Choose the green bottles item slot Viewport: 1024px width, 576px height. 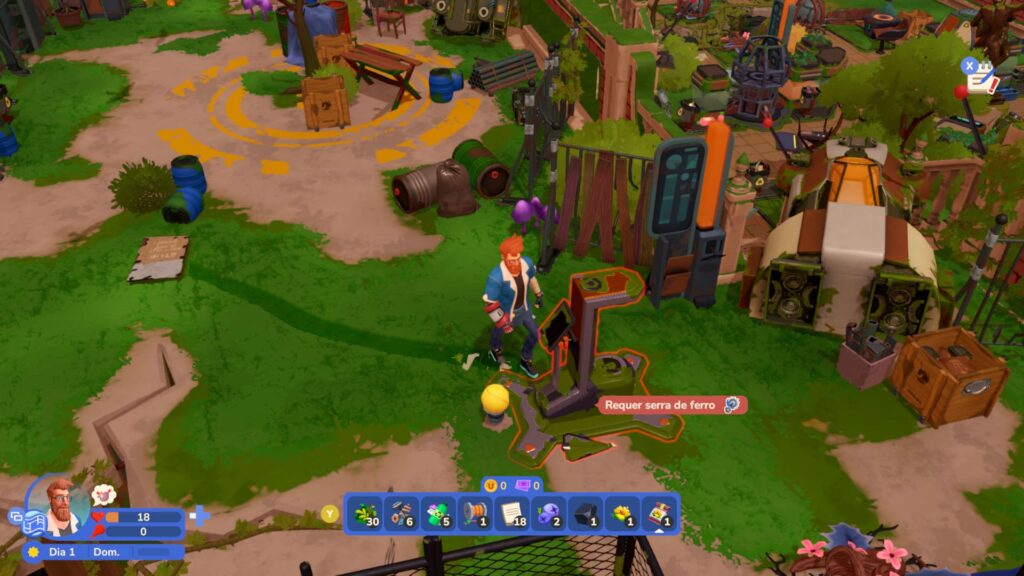(x=438, y=514)
